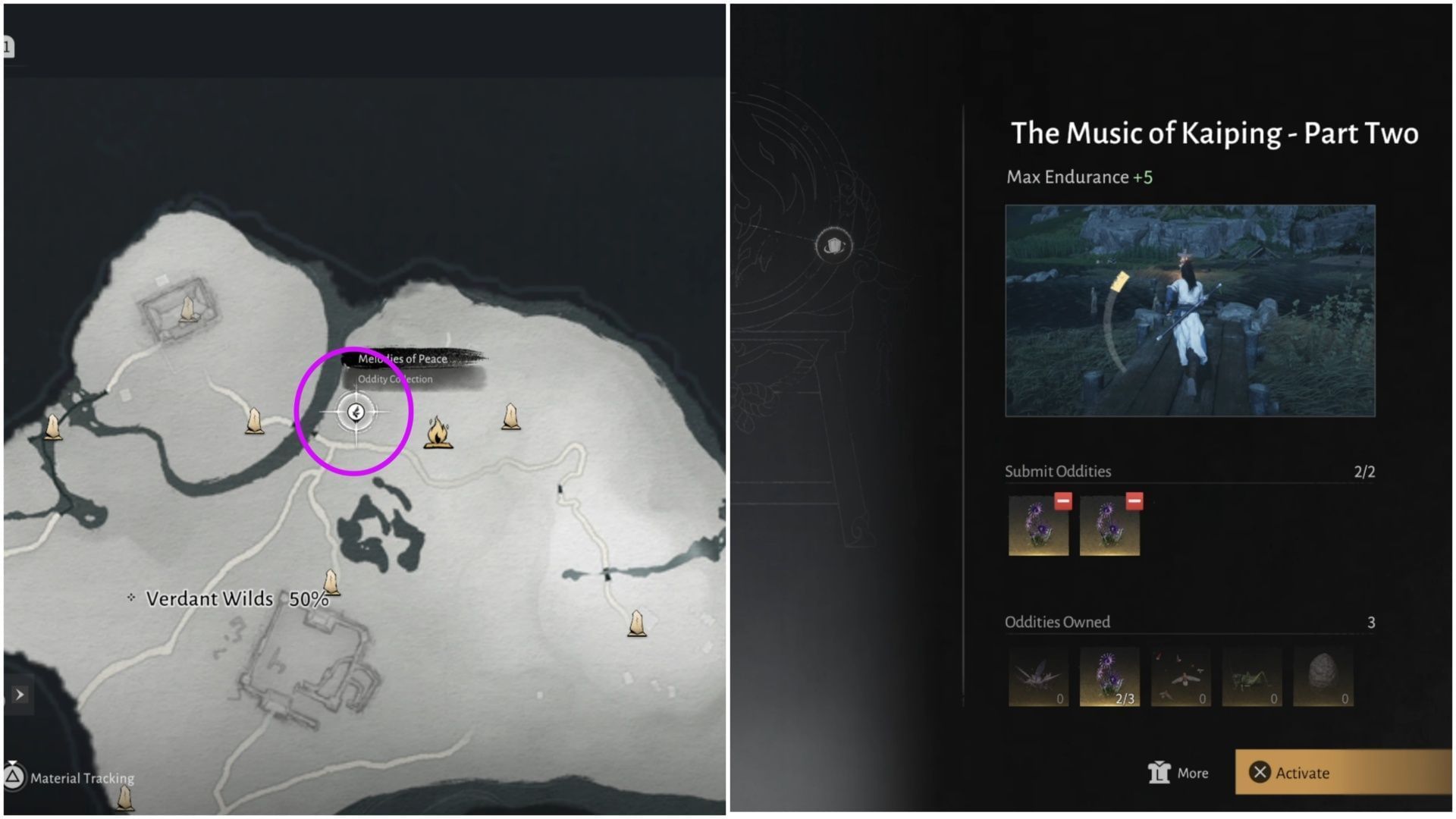Expand the Oddities Owned section
This screenshot has height=819, width=1456.
click(x=1059, y=622)
